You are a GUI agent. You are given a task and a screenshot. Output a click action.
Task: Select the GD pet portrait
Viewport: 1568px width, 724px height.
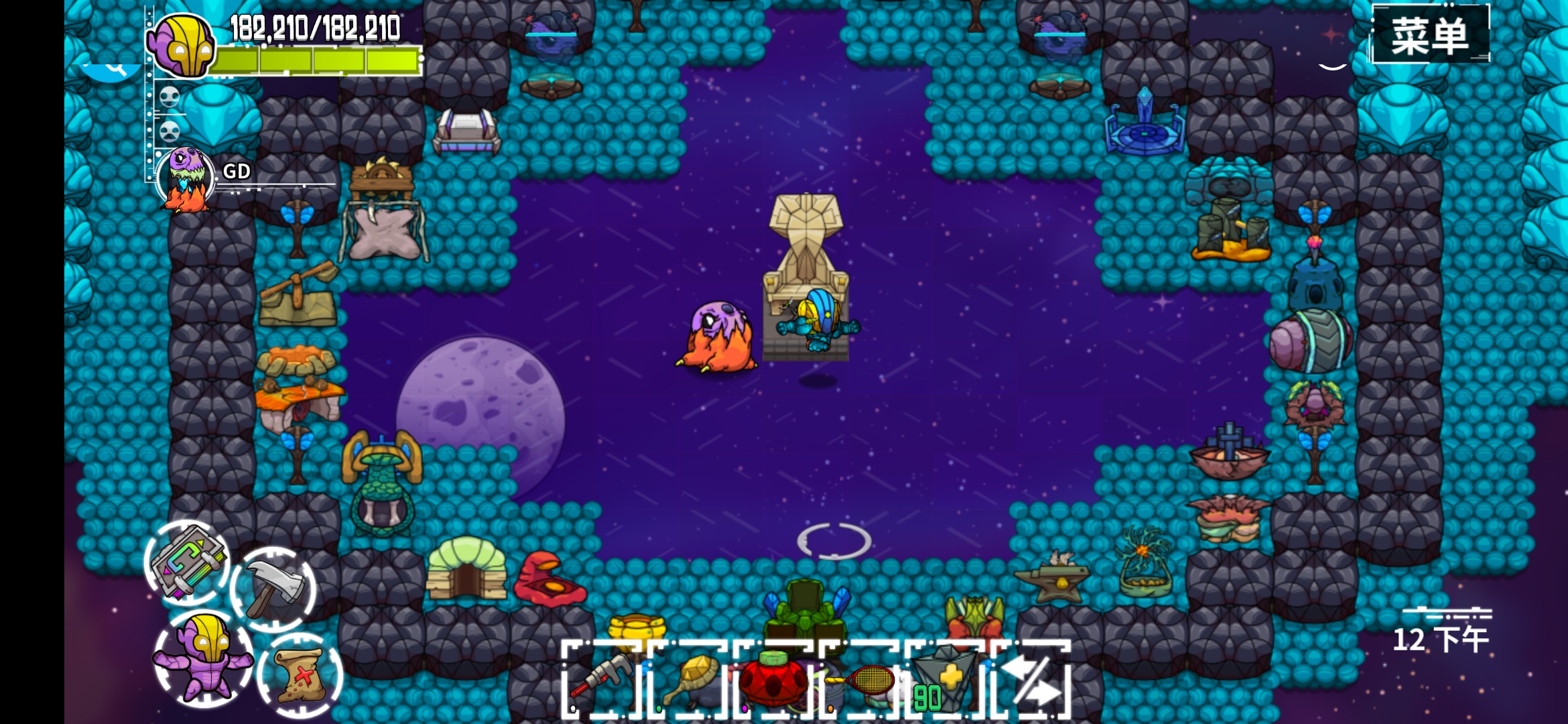tap(186, 178)
